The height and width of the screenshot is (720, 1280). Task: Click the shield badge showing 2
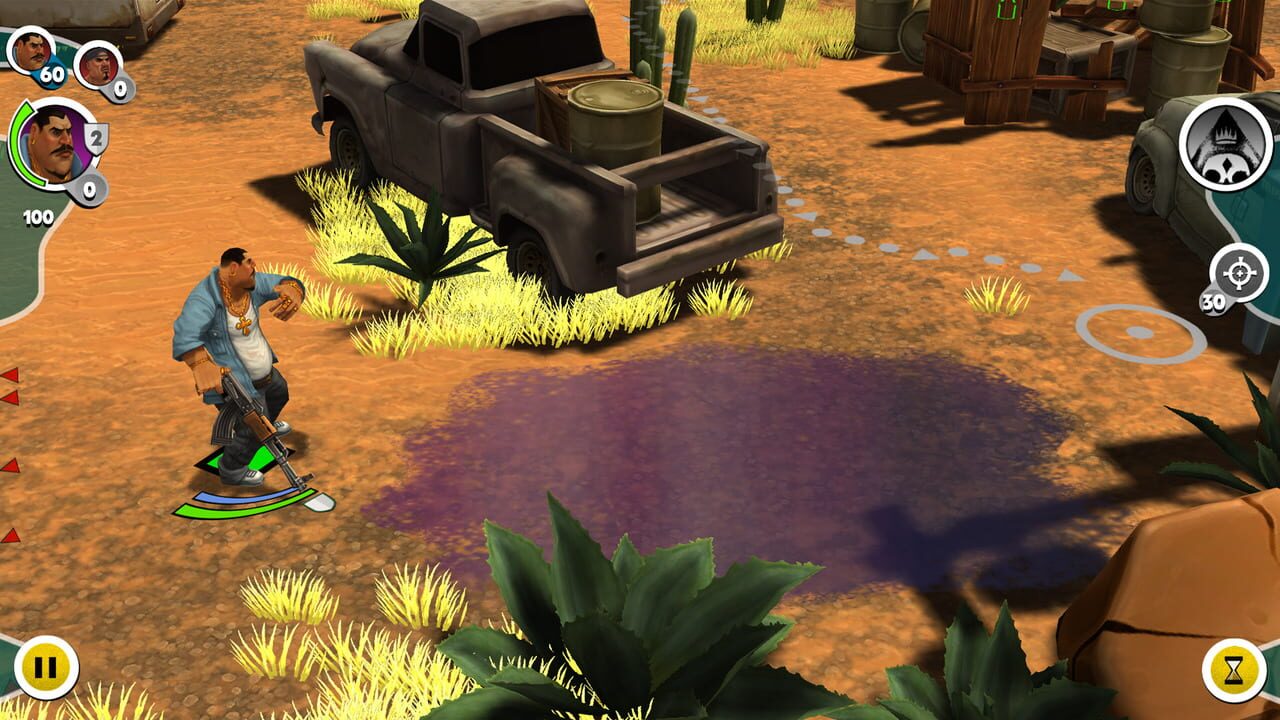(93, 138)
